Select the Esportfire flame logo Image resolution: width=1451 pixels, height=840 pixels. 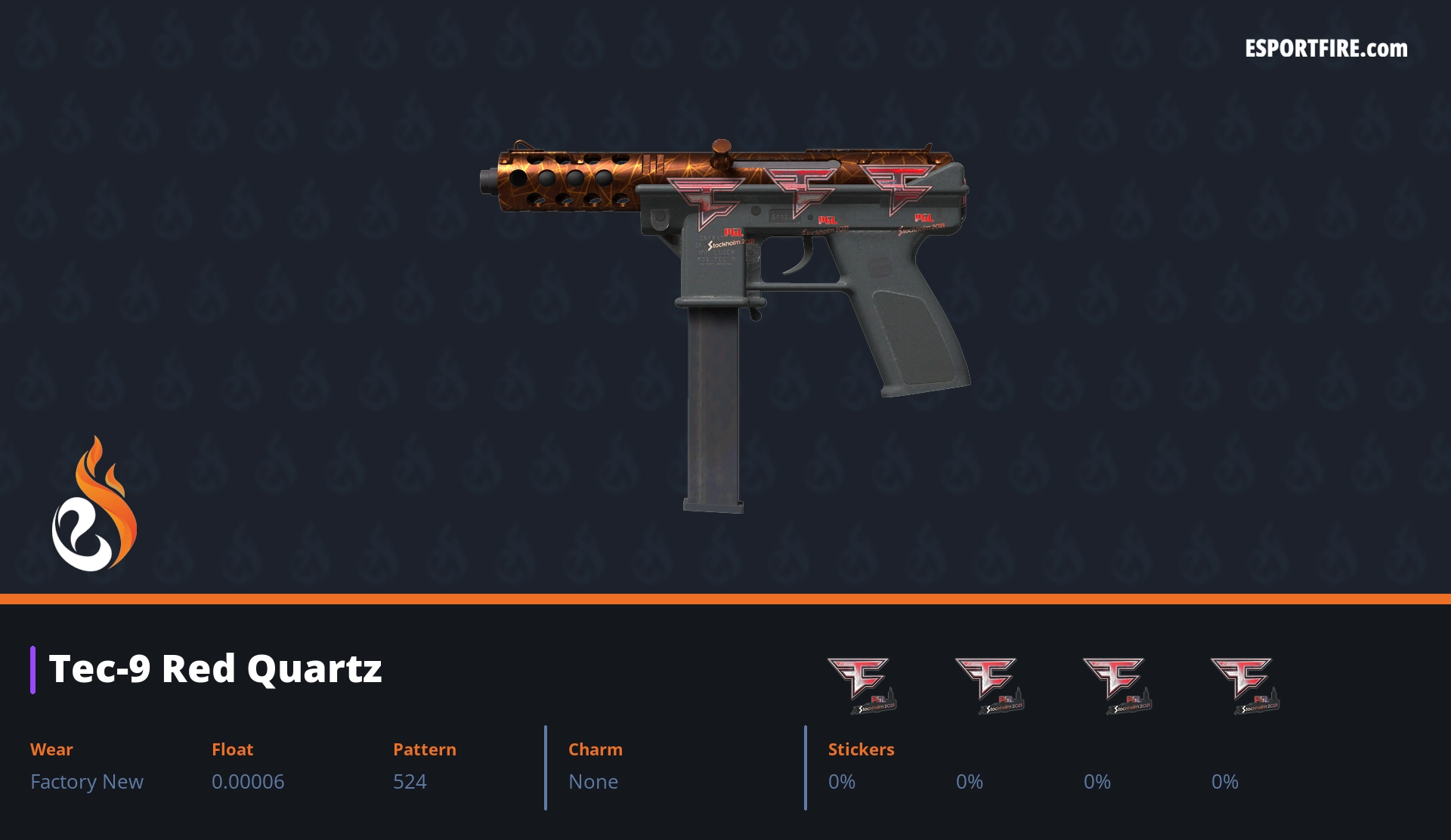coord(94,505)
